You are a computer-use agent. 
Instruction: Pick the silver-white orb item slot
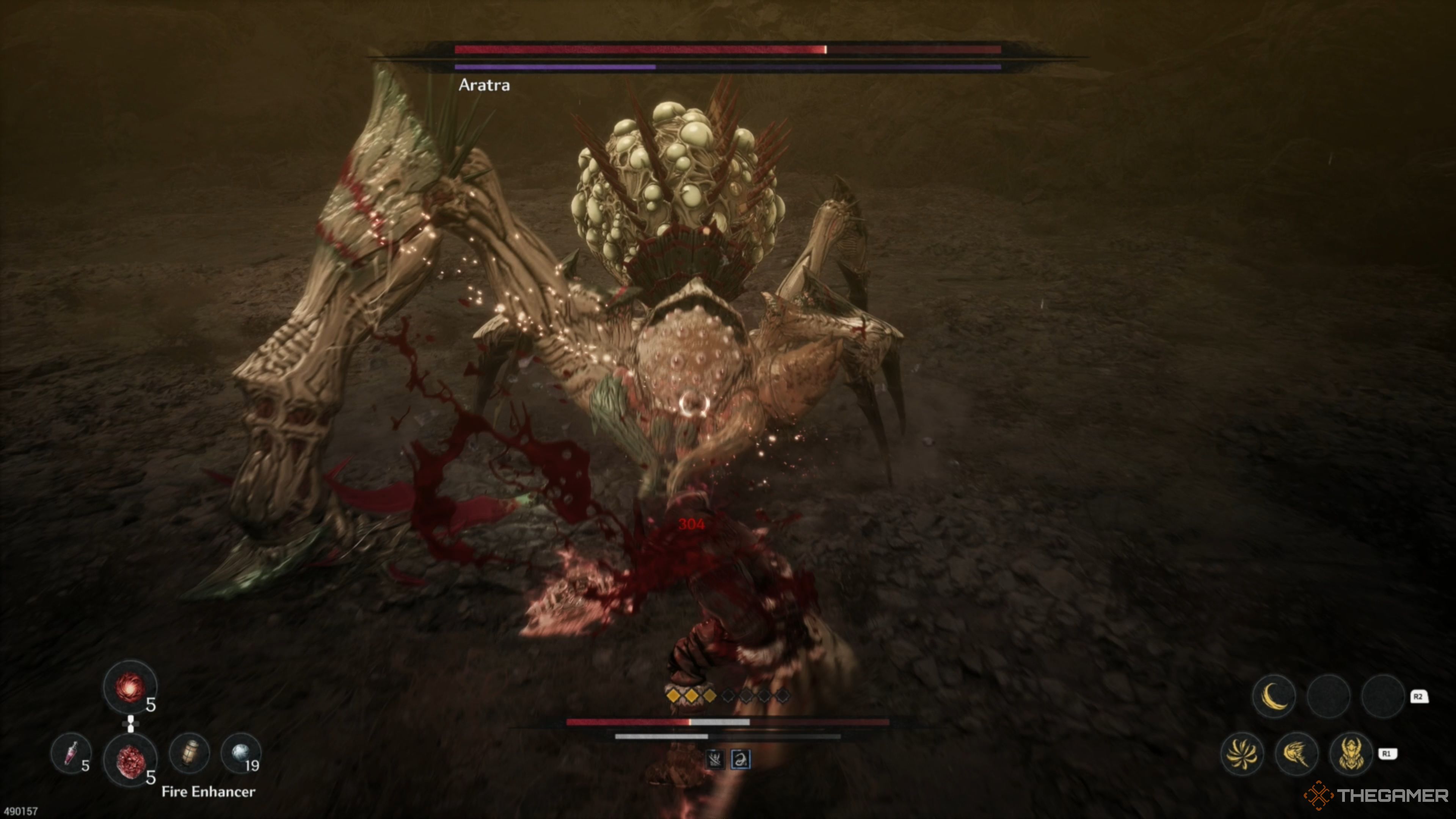(x=241, y=753)
